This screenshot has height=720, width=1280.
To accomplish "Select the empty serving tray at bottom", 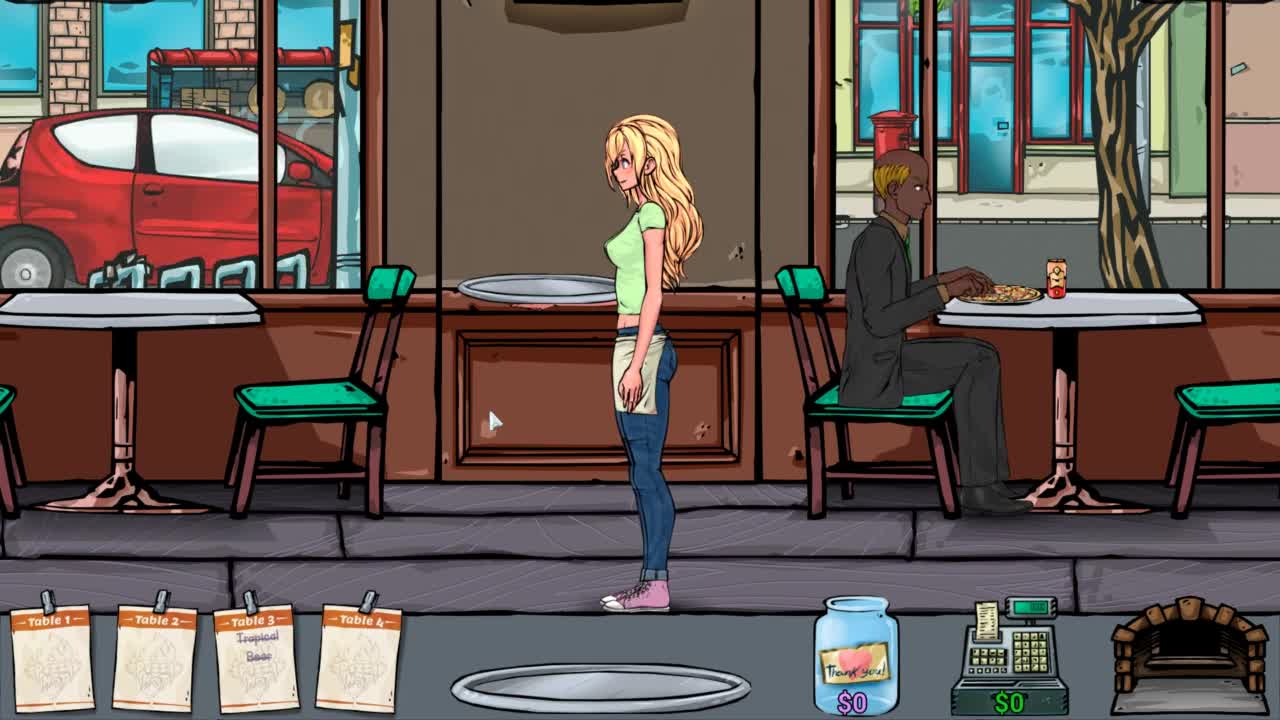I will point(600,688).
